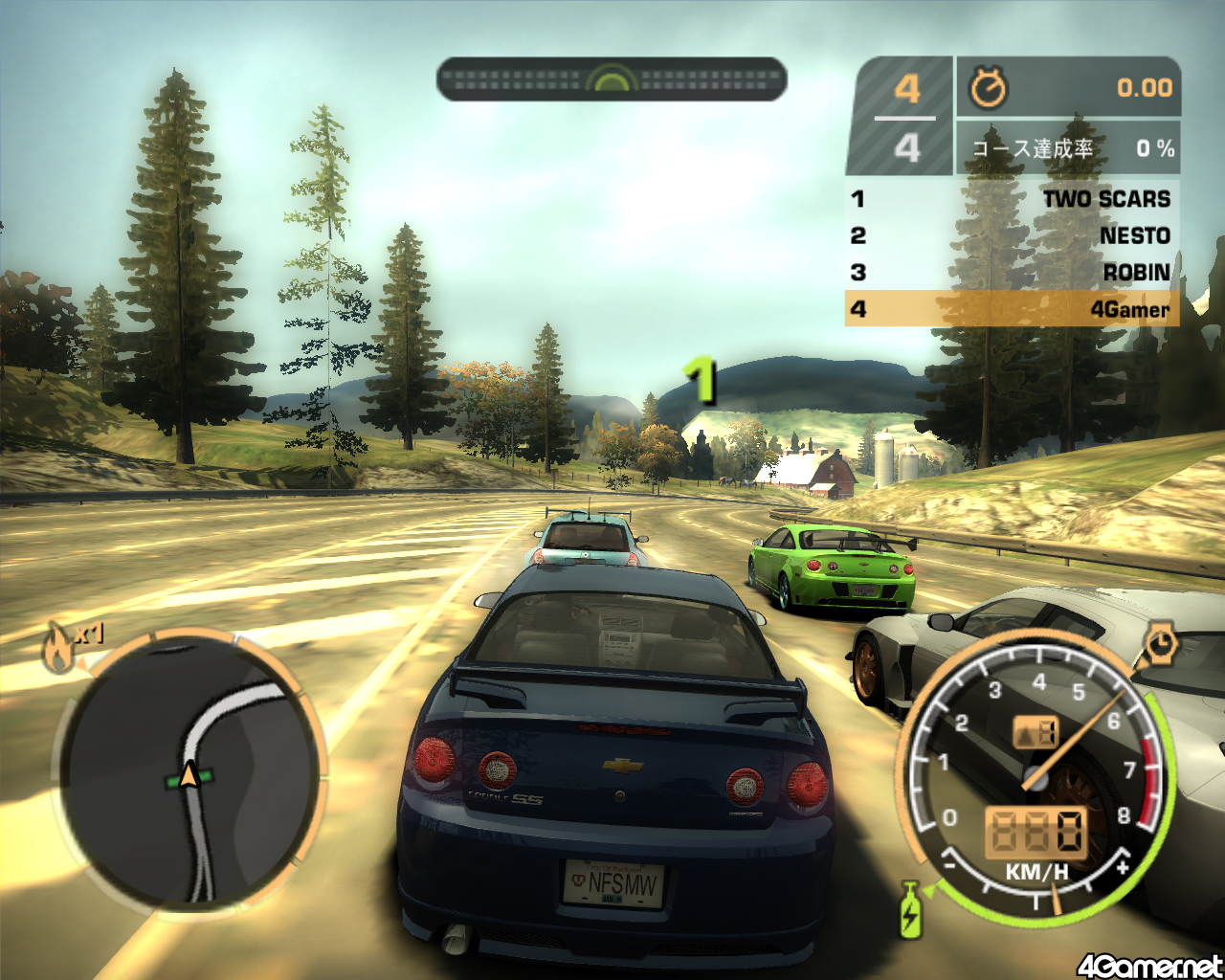Open the 4Gamer.net watermark link
This screenshot has height=980, width=1225.
(1149, 966)
